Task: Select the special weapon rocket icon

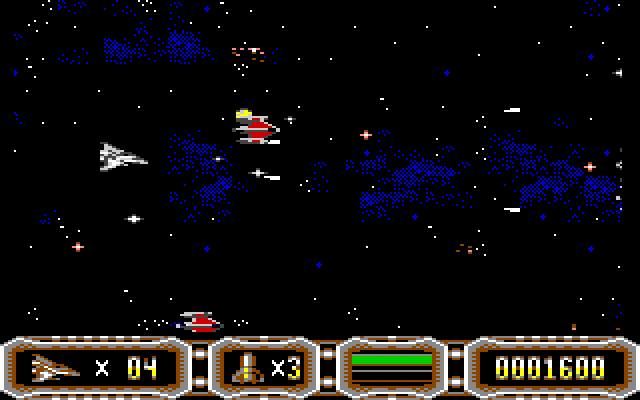Action: point(246,368)
